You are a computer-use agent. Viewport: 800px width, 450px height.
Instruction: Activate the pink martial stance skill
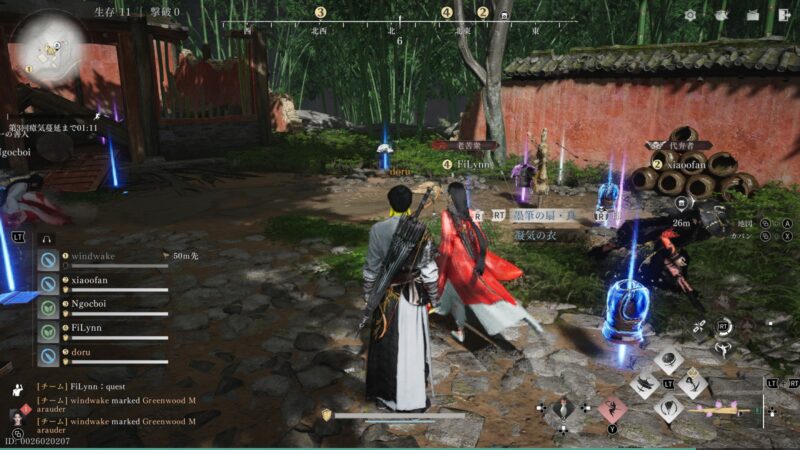(611, 408)
